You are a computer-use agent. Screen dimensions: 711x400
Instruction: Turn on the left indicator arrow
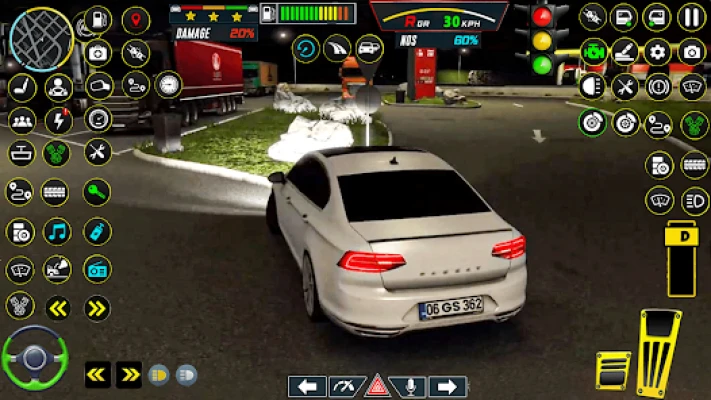pos(308,386)
